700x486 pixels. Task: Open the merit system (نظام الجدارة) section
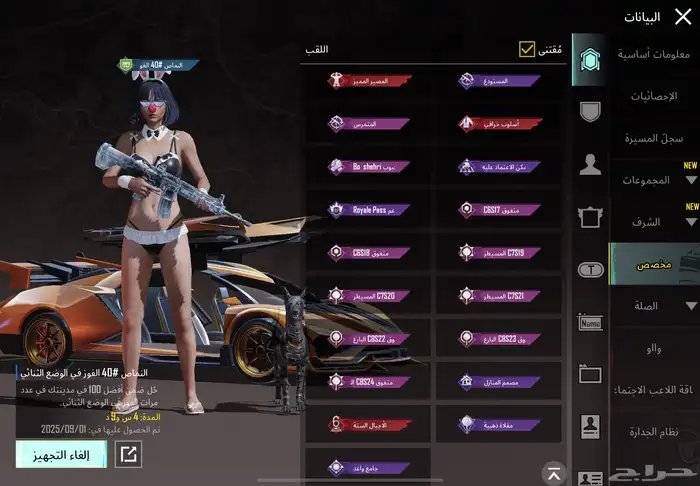pos(654,431)
